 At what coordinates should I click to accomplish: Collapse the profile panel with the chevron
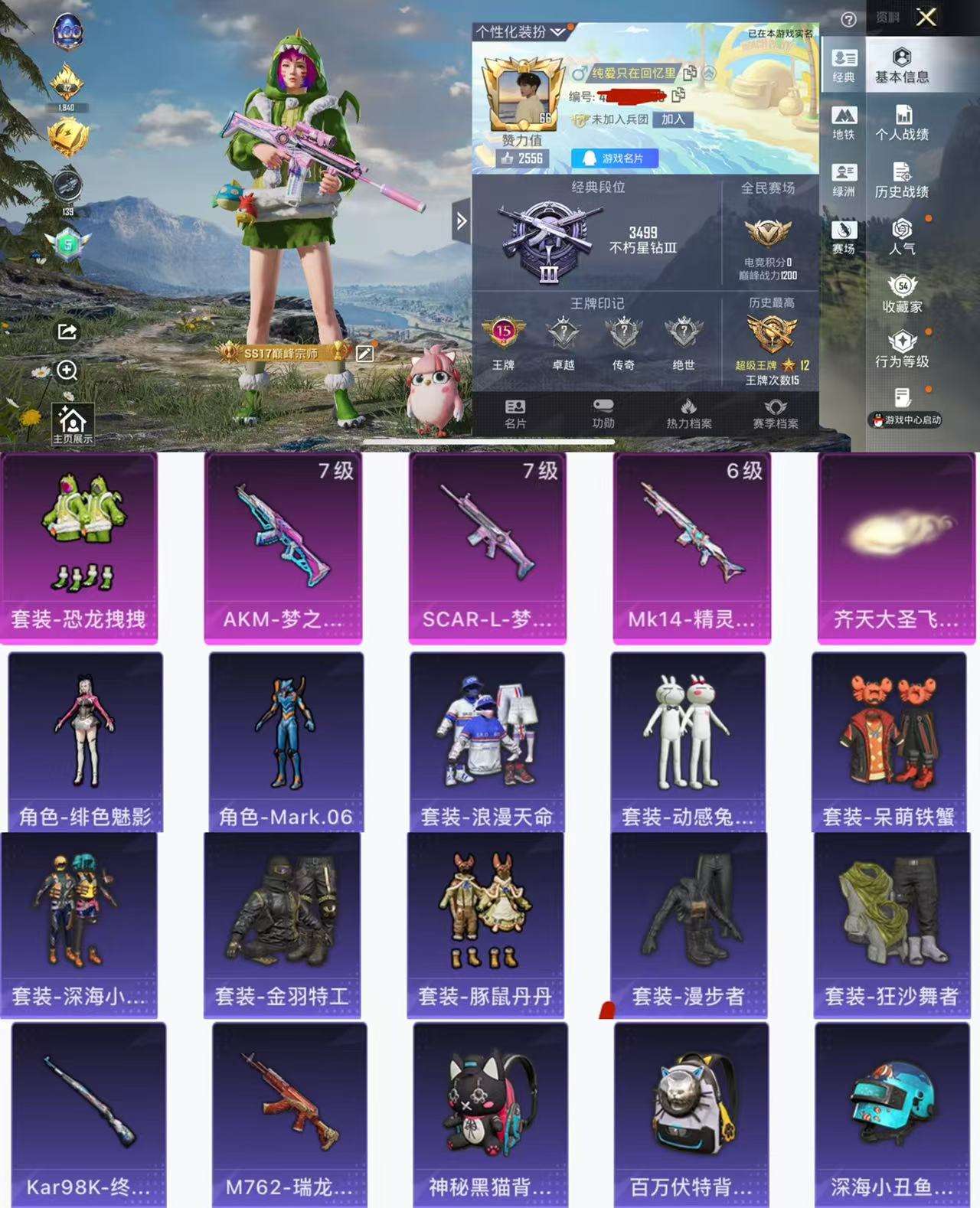(461, 220)
